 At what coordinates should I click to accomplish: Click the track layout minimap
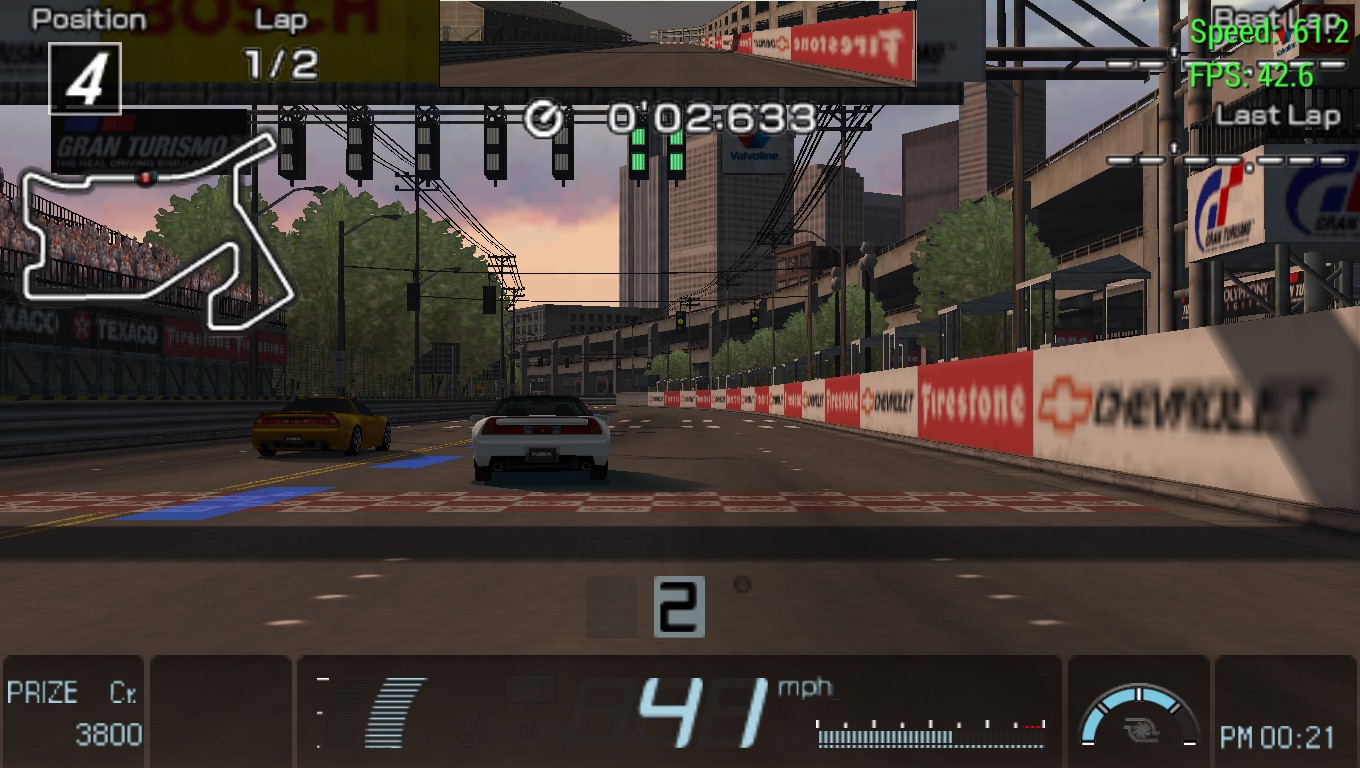(x=155, y=235)
